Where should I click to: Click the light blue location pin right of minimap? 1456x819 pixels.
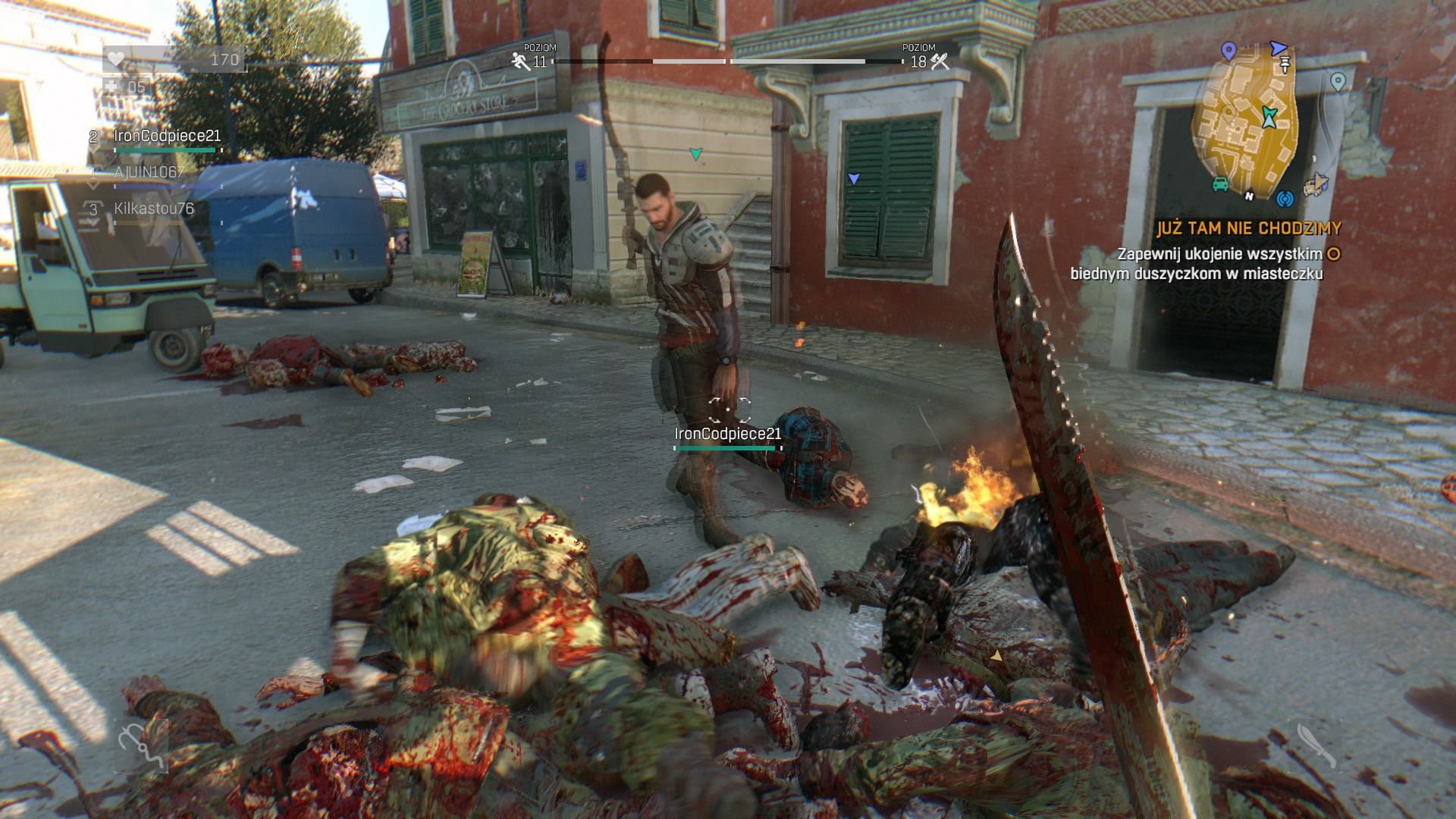click(1338, 81)
